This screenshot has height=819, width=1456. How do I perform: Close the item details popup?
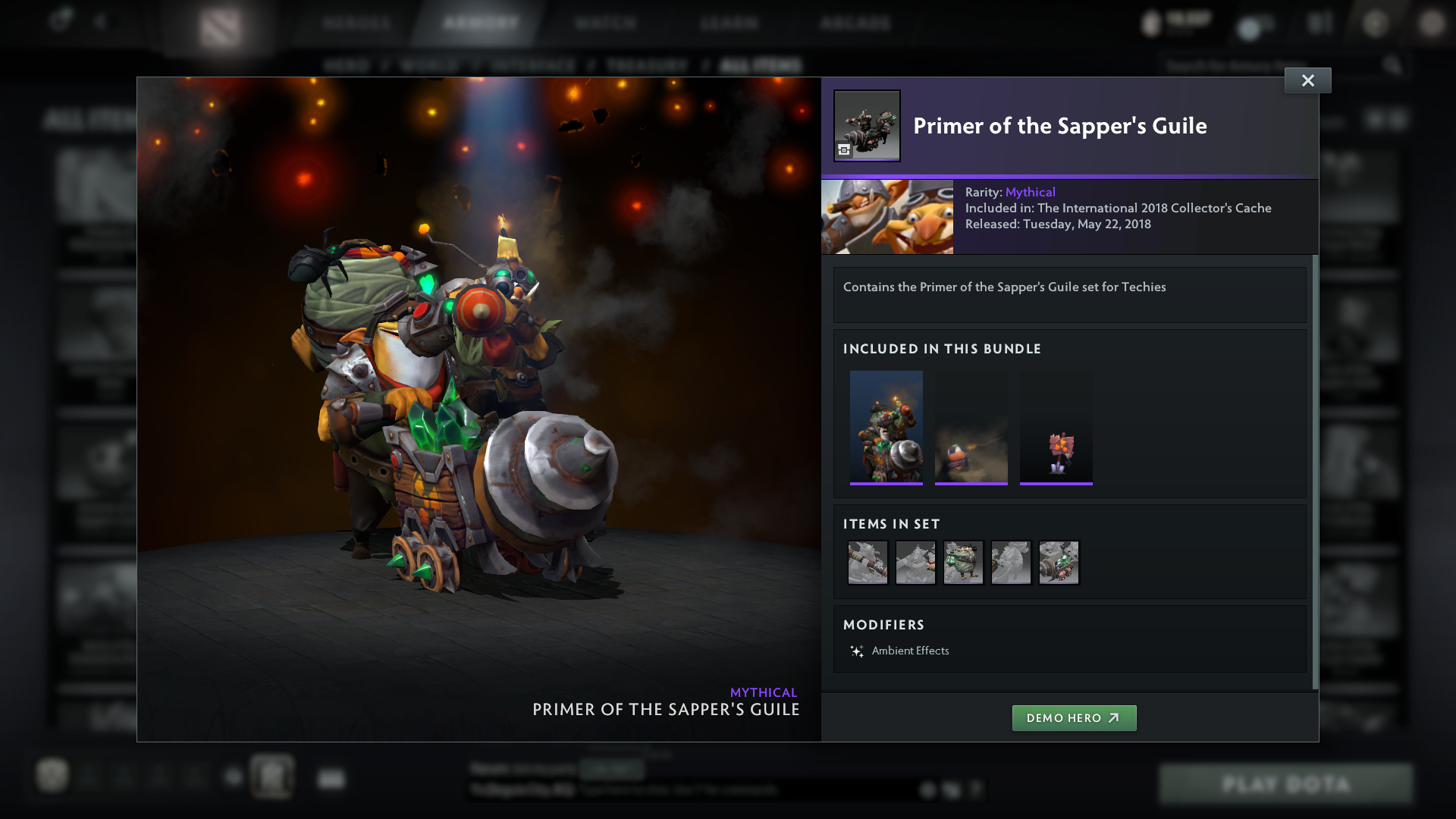point(1307,80)
